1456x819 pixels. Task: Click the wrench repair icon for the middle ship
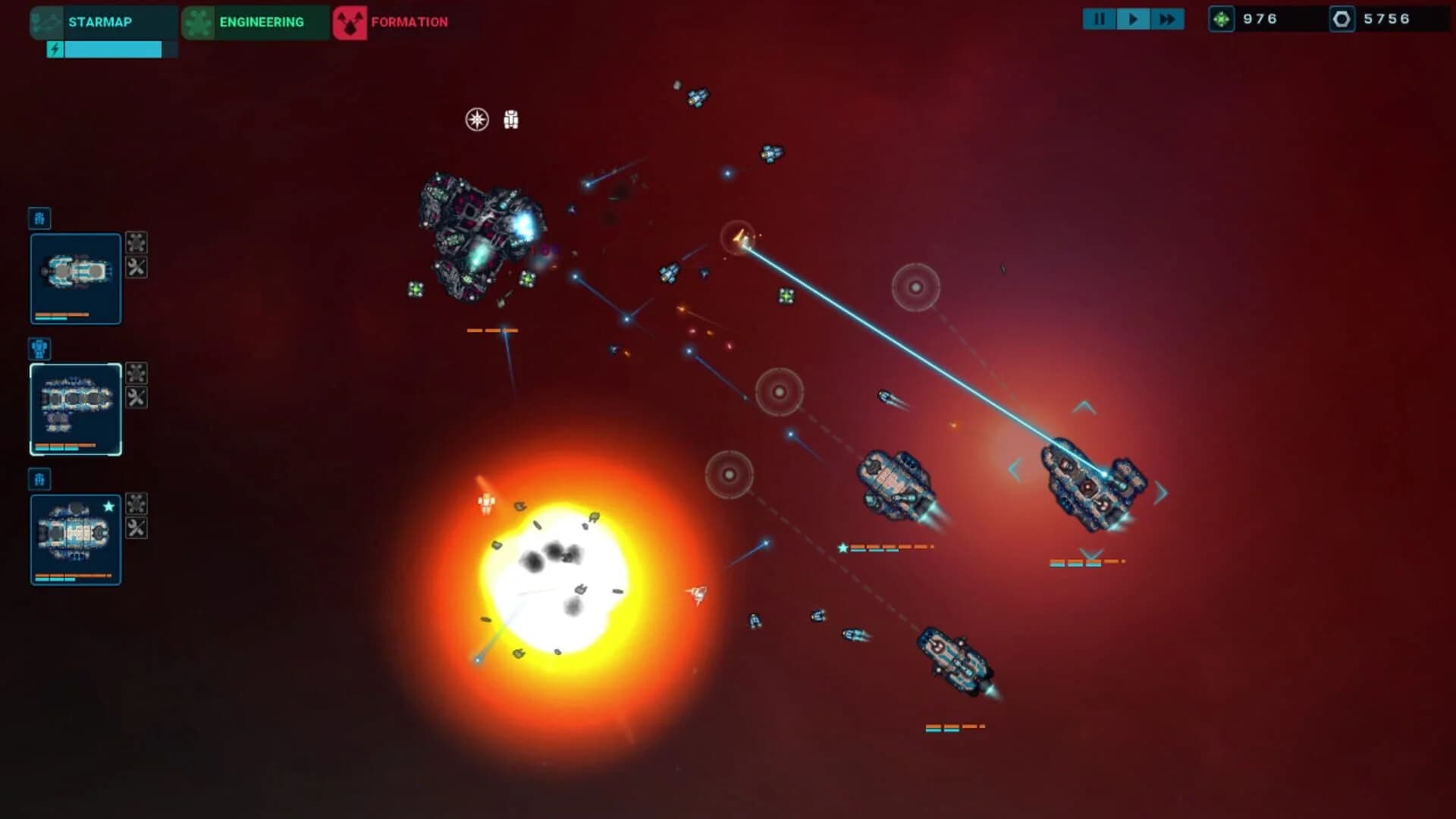(x=136, y=397)
